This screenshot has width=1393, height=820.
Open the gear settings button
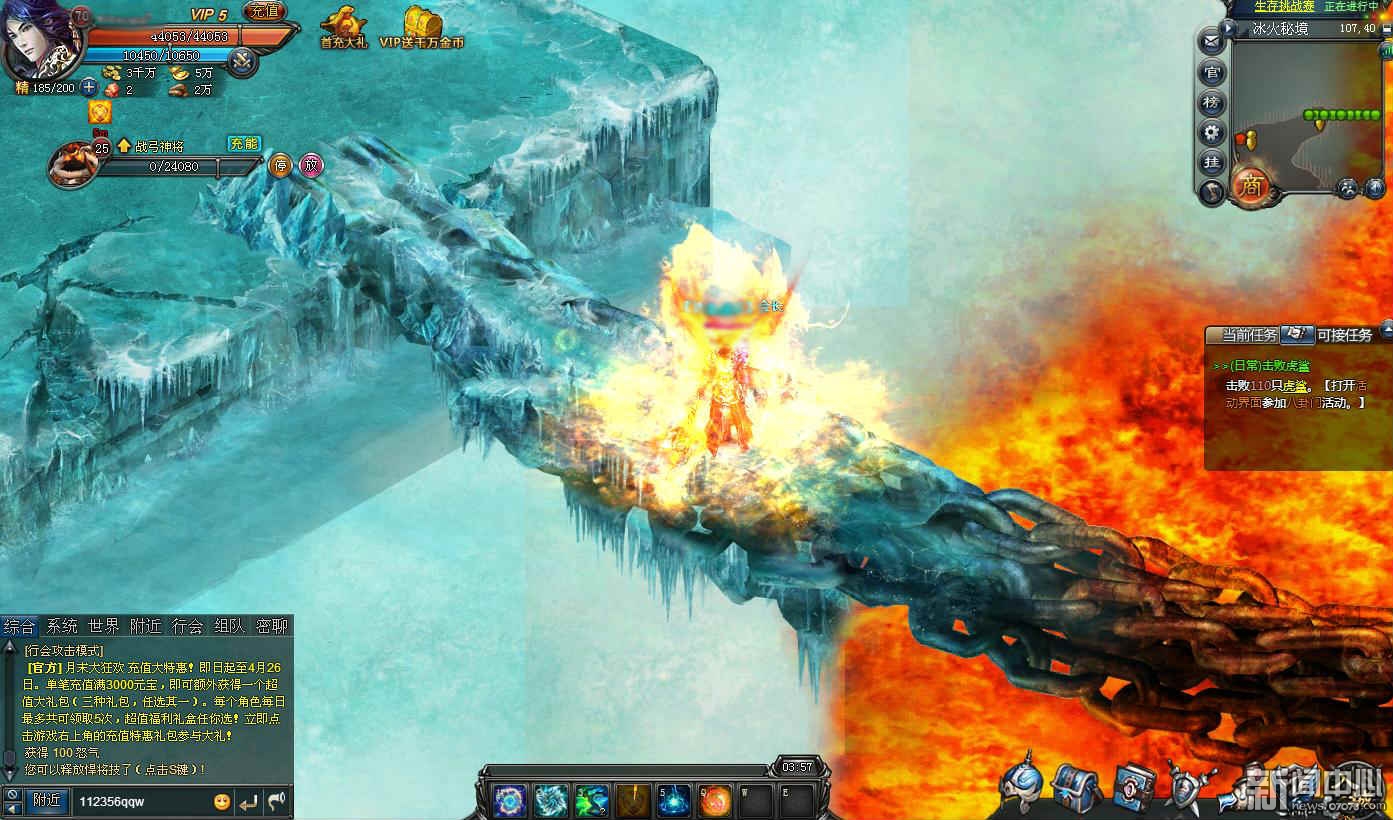pyautogui.click(x=1212, y=132)
